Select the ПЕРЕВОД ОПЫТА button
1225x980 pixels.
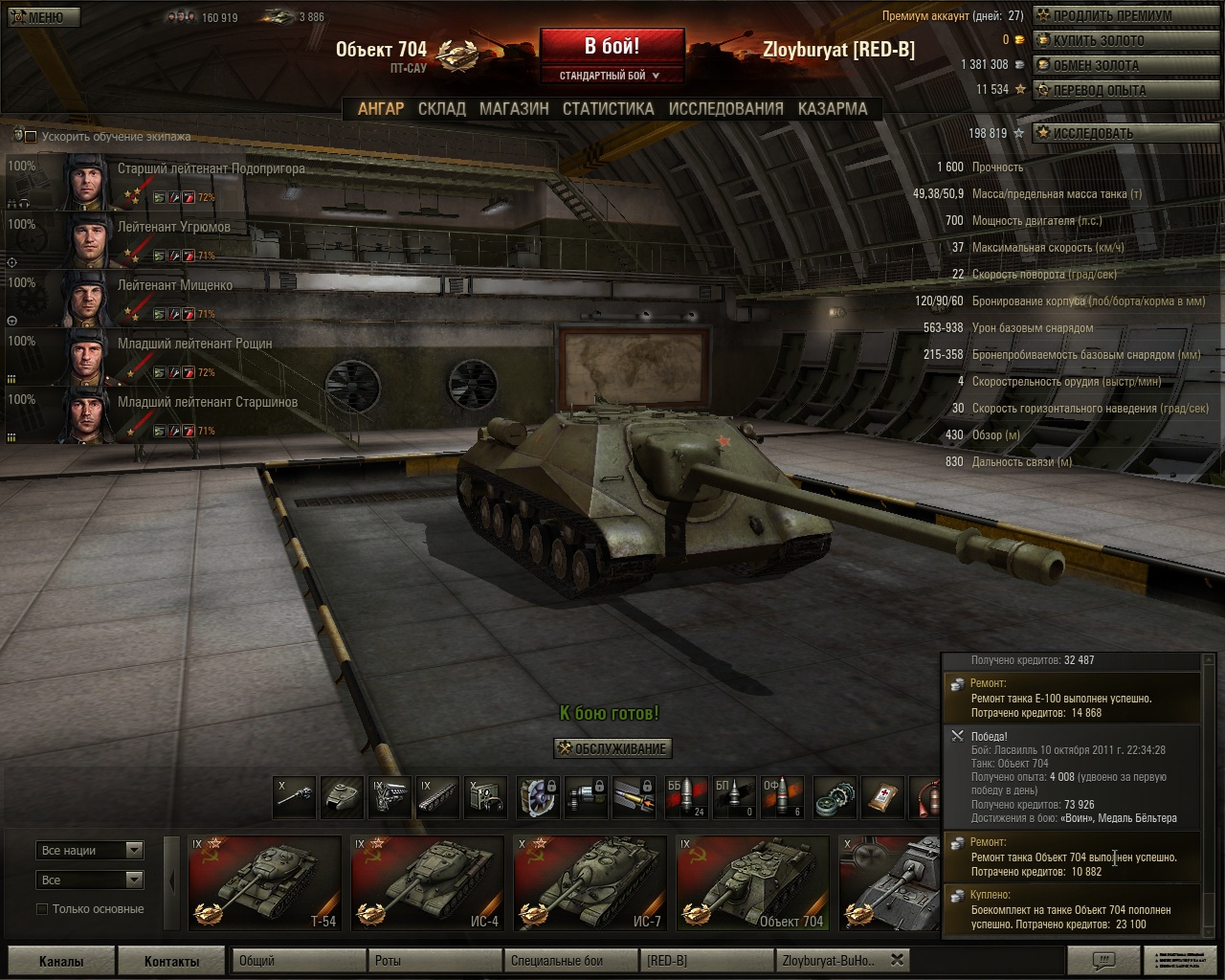pyautogui.click(x=1099, y=90)
